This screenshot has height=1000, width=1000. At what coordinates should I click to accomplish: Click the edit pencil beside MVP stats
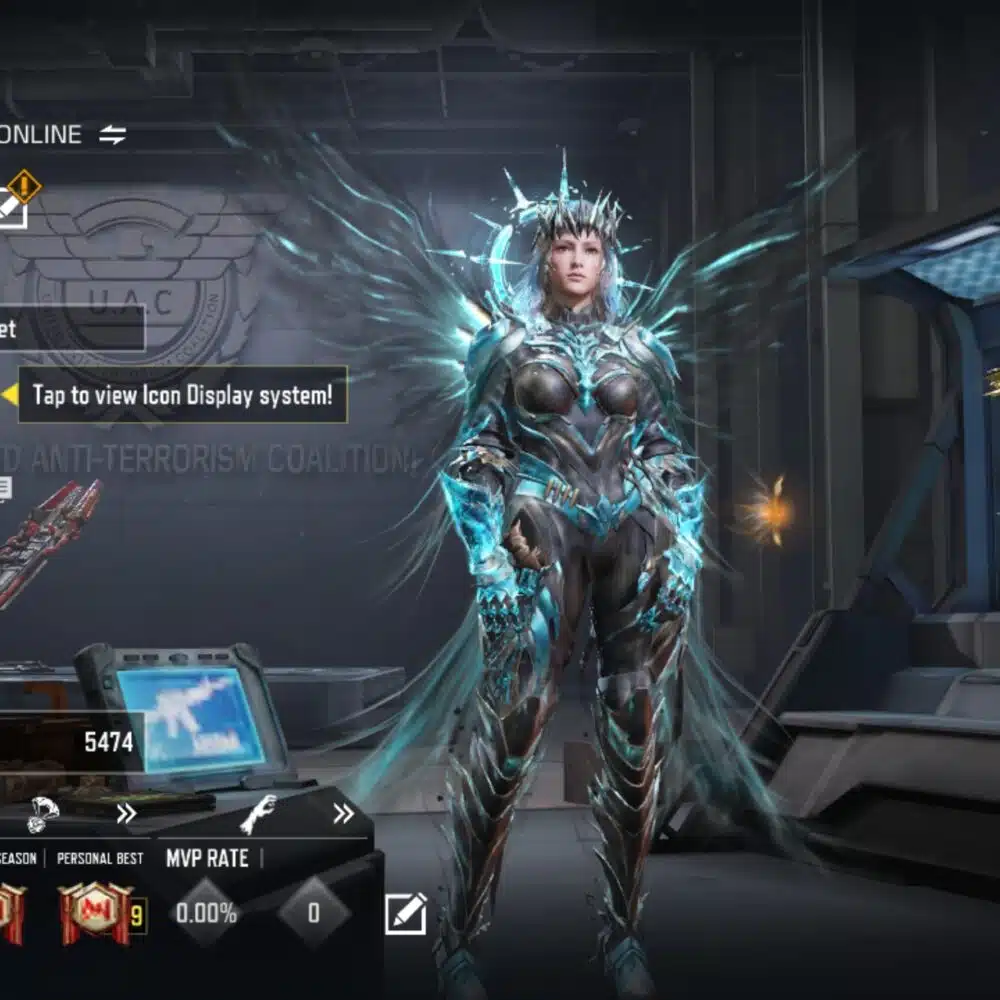point(406,913)
